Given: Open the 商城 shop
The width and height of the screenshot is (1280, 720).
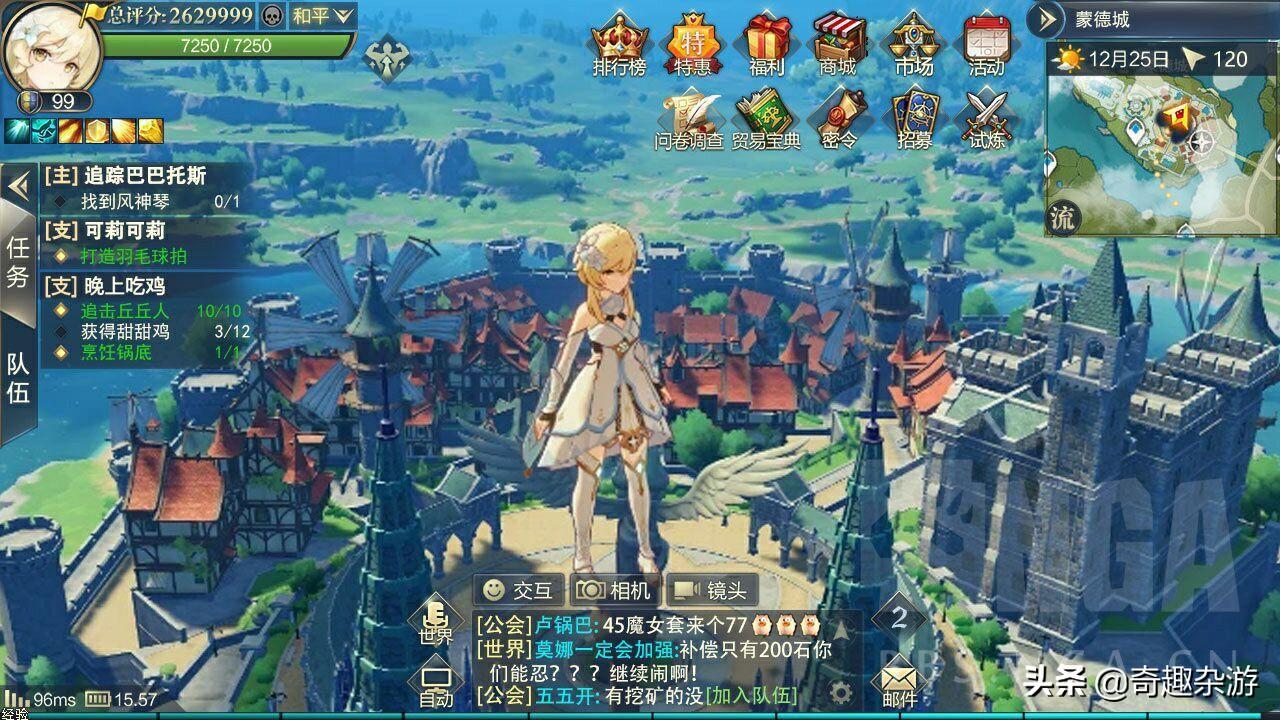Looking at the screenshot, I should [838, 44].
